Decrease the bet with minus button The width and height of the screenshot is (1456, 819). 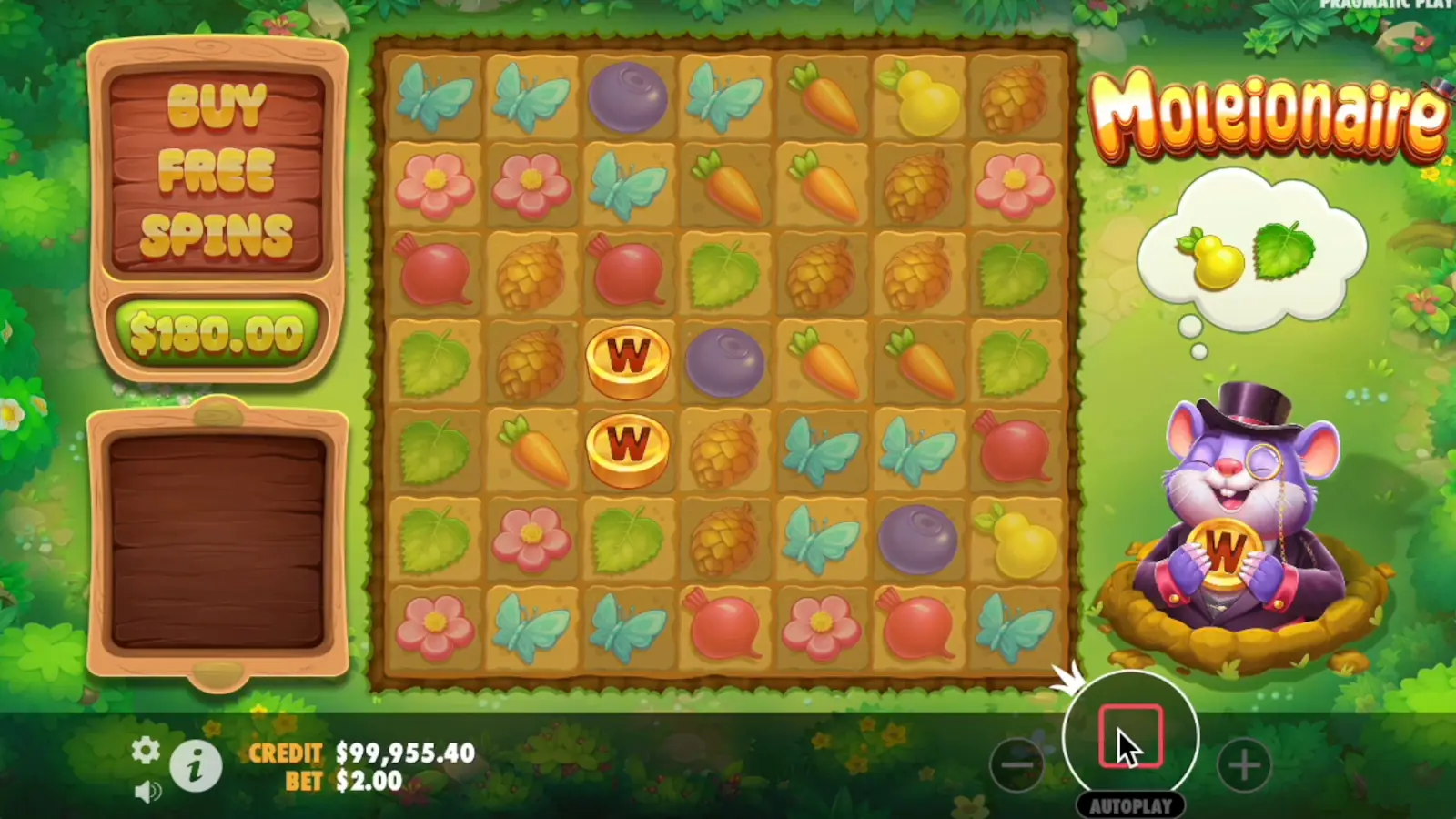(x=1016, y=764)
